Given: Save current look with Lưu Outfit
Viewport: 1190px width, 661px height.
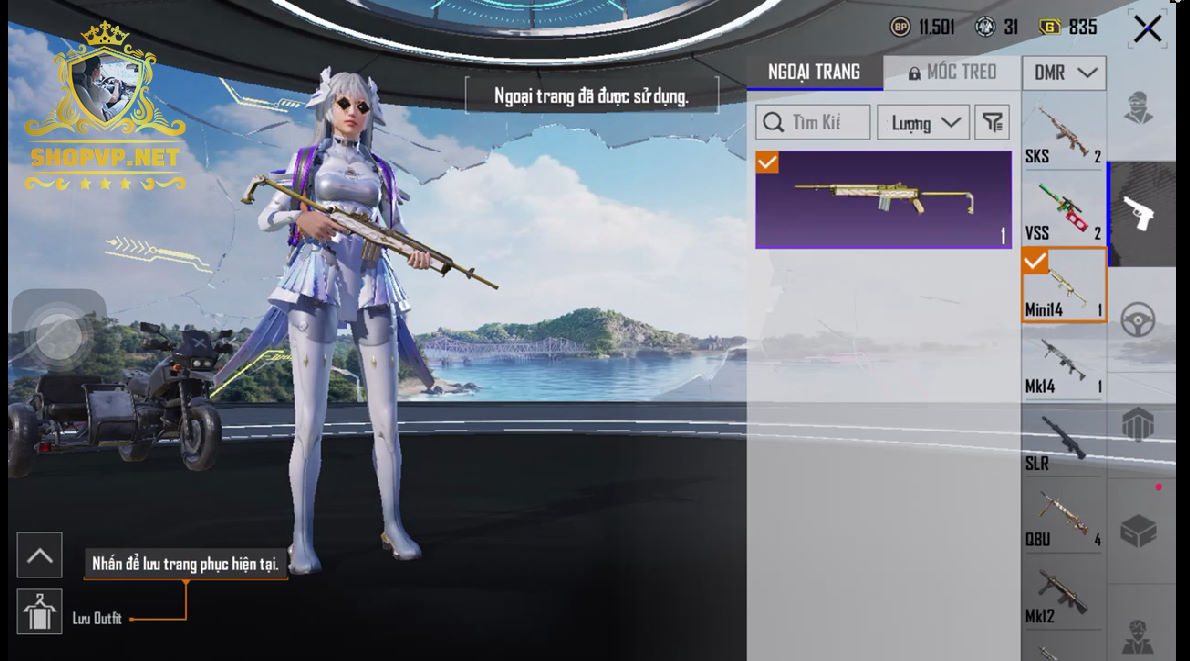Looking at the screenshot, I should click(x=40, y=611).
